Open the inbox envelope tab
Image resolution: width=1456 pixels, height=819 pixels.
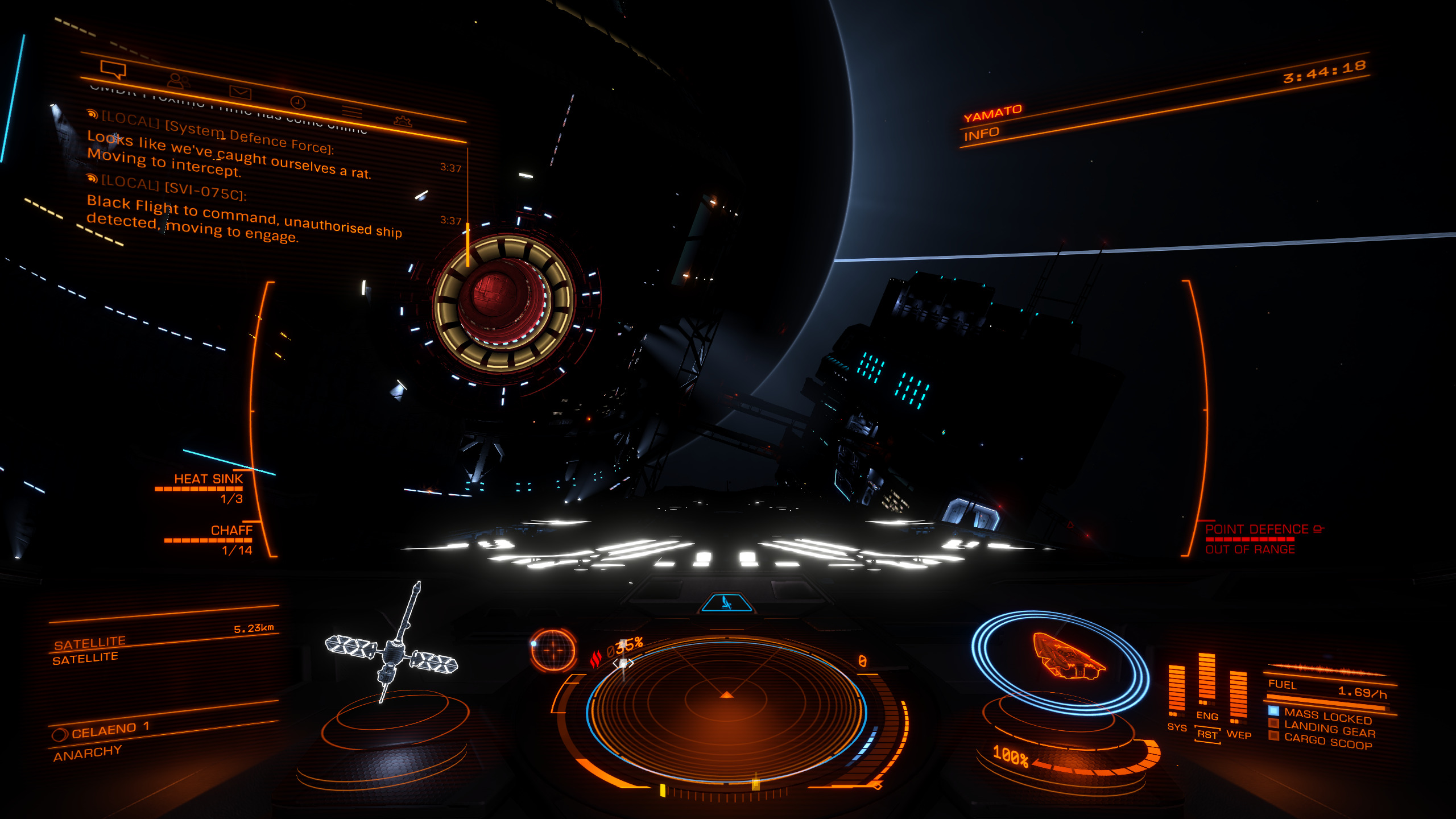240,92
